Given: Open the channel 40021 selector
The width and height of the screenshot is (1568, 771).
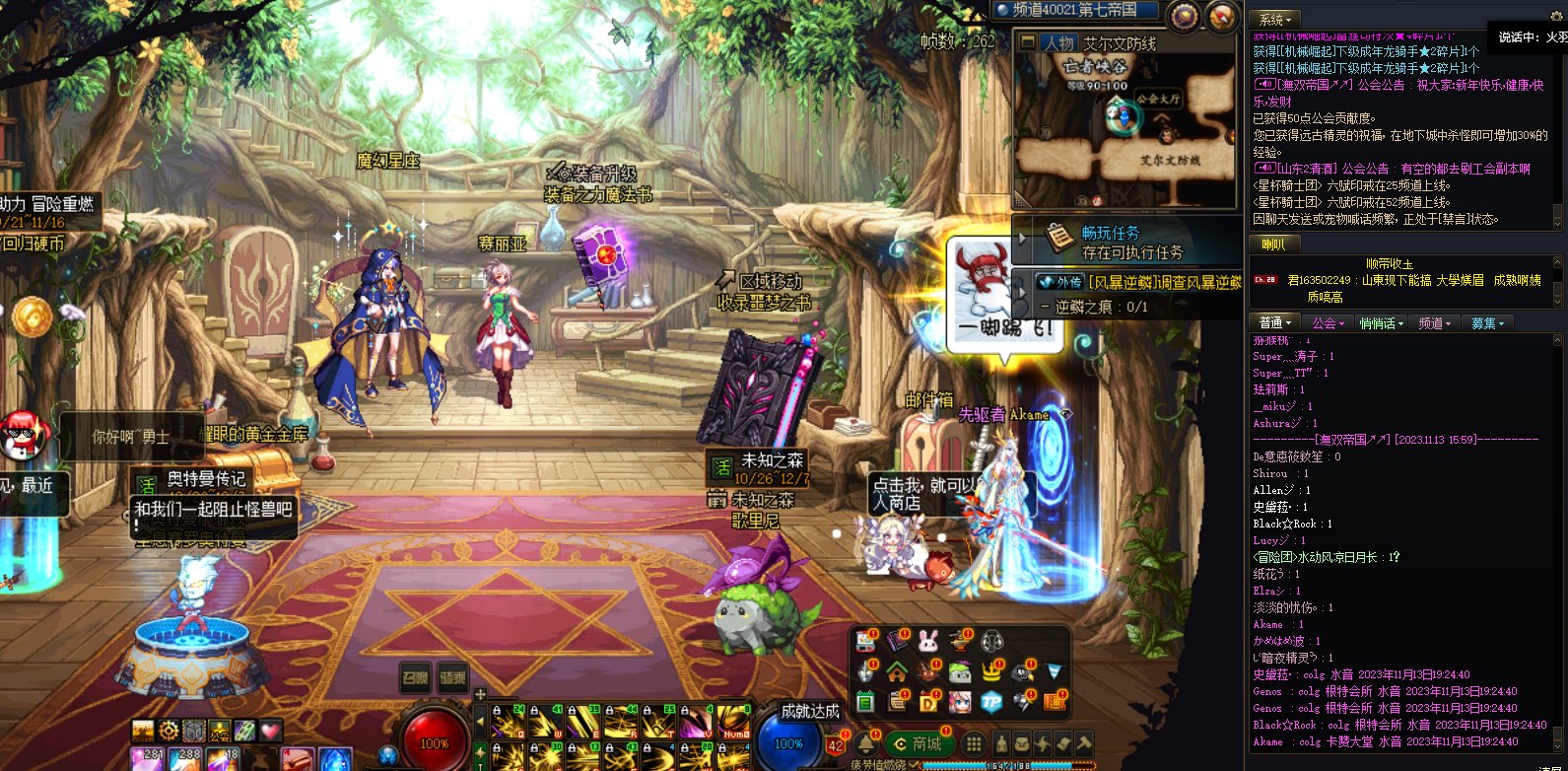Looking at the screenshot, I should point(1072,10).
